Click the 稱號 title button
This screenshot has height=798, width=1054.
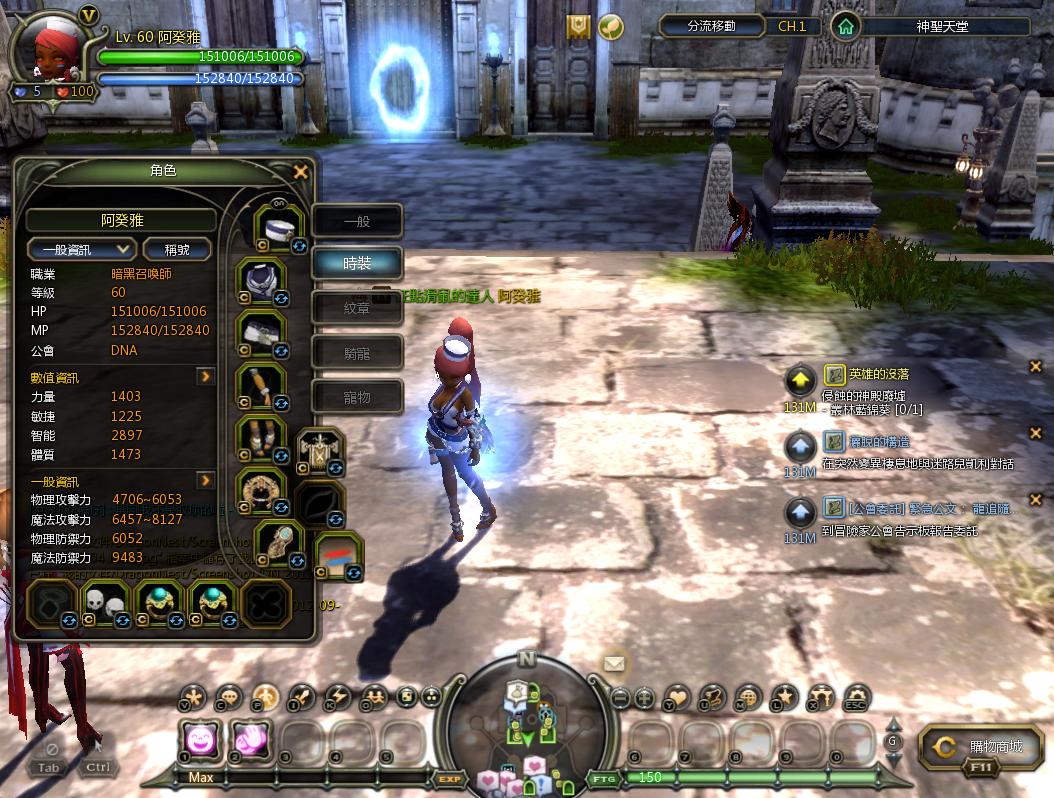click(177, 249)
